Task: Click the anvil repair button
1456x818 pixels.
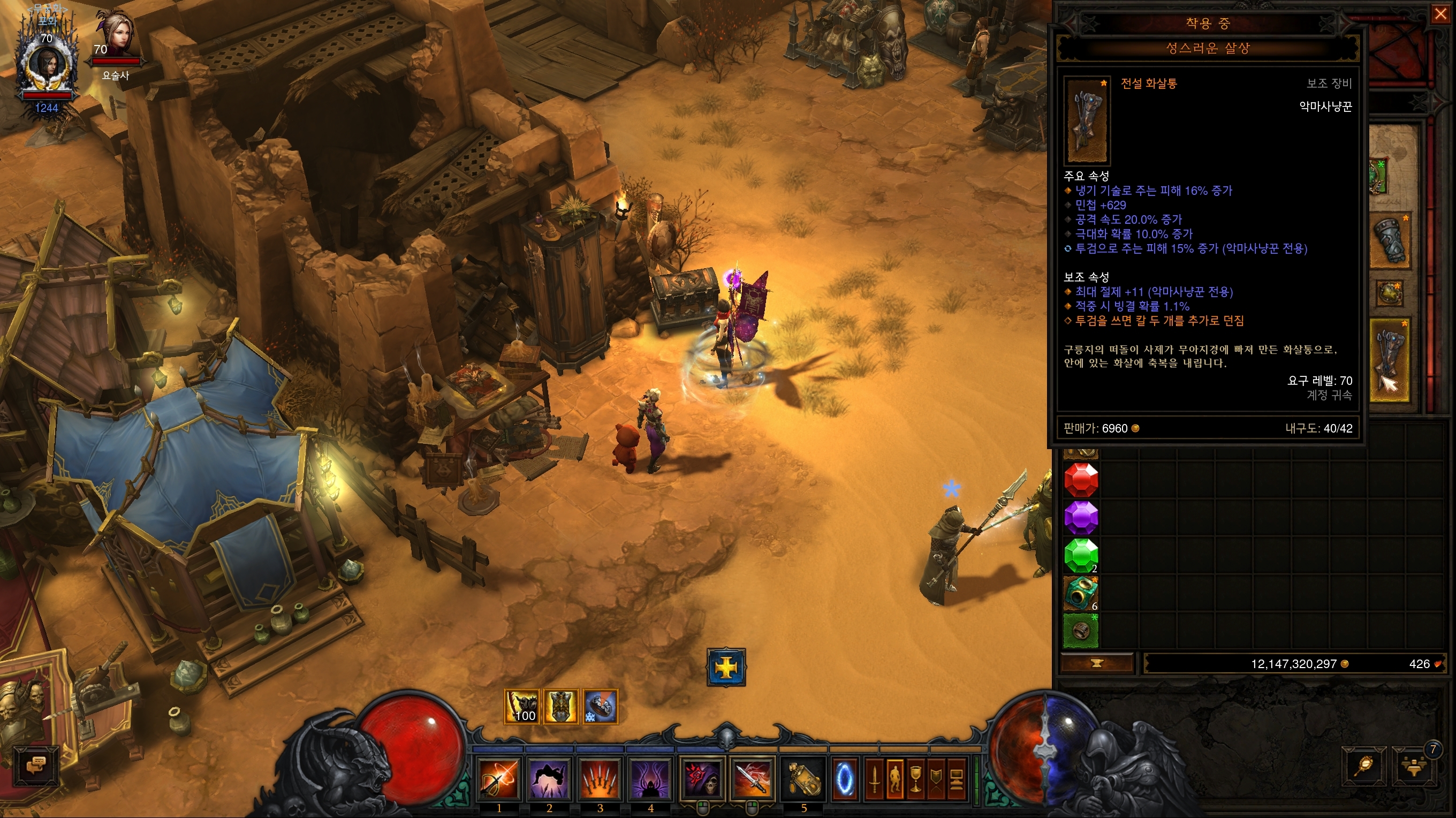Action: pos(1097,664)
